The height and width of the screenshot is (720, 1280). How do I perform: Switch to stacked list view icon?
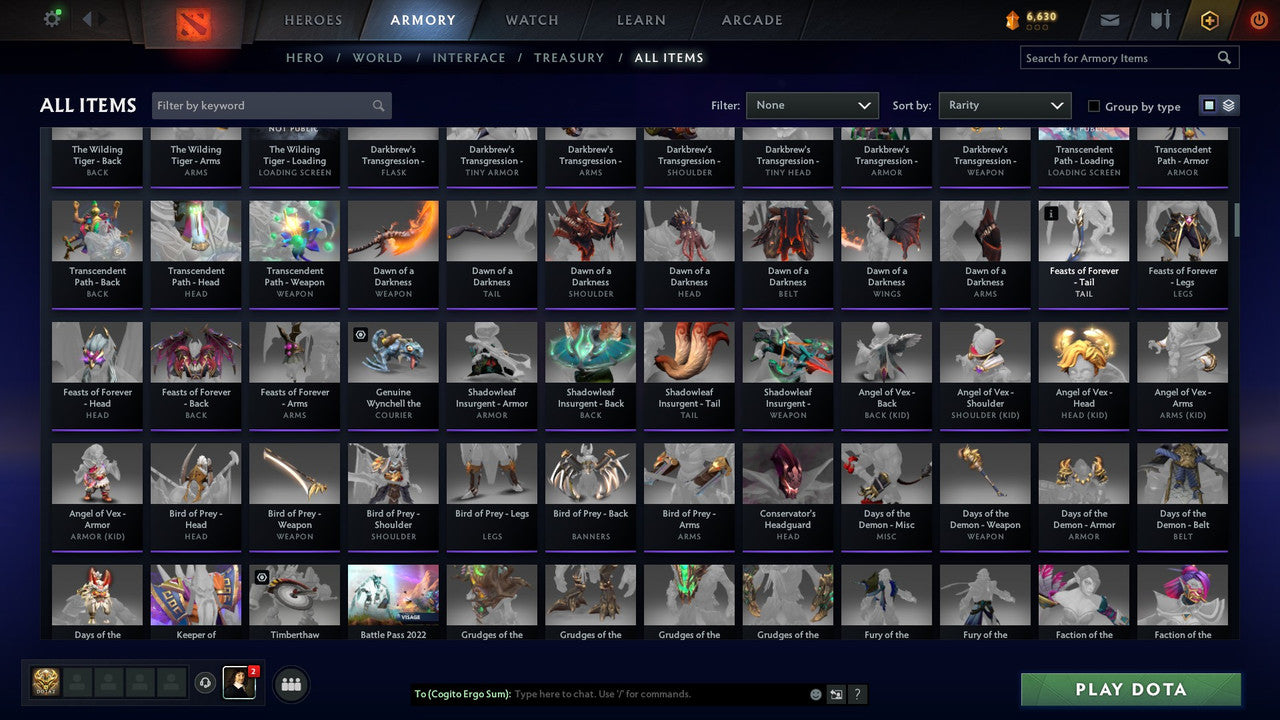[x=1227, y=104]
